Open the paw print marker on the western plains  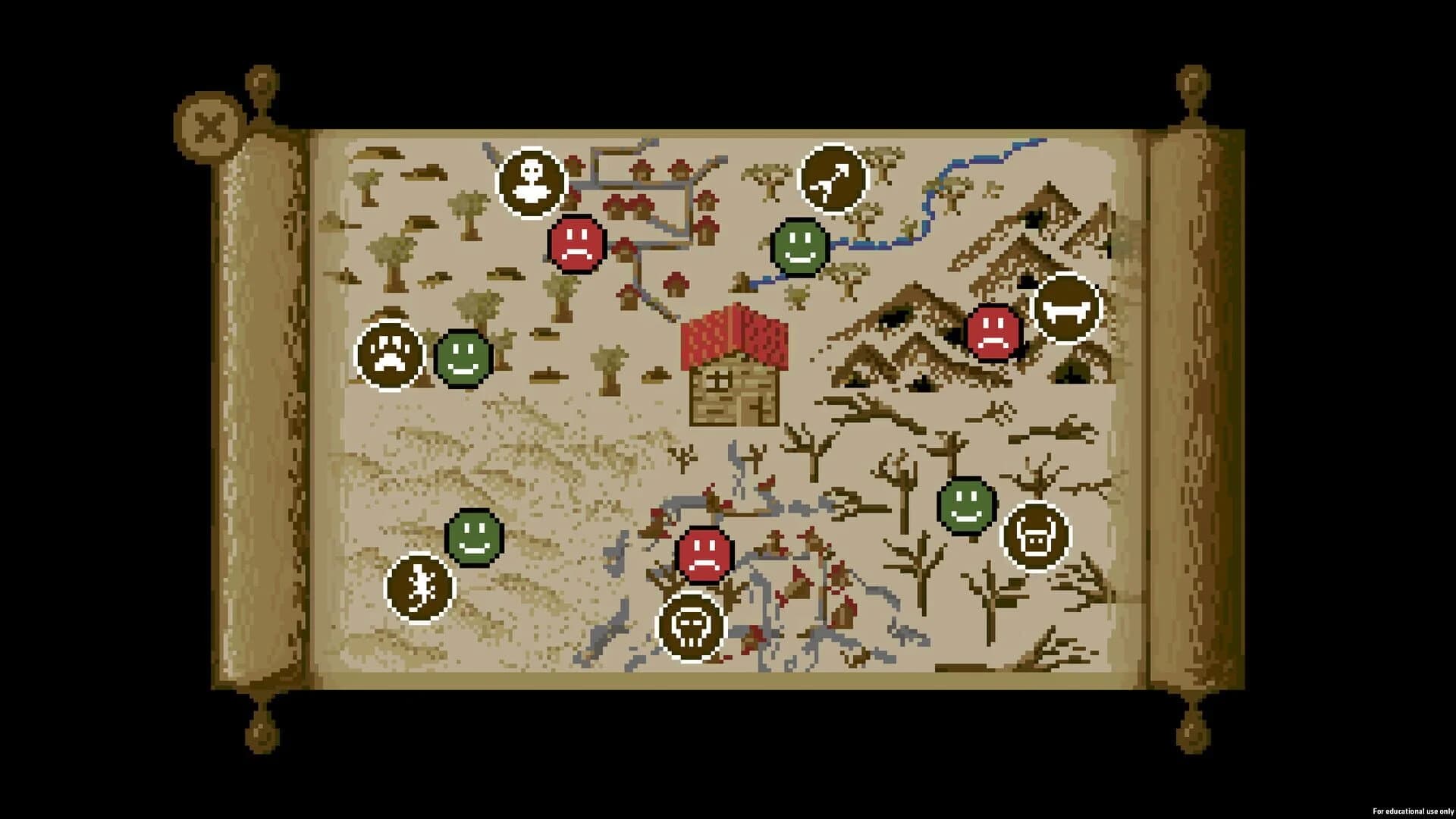coord(391,354)
